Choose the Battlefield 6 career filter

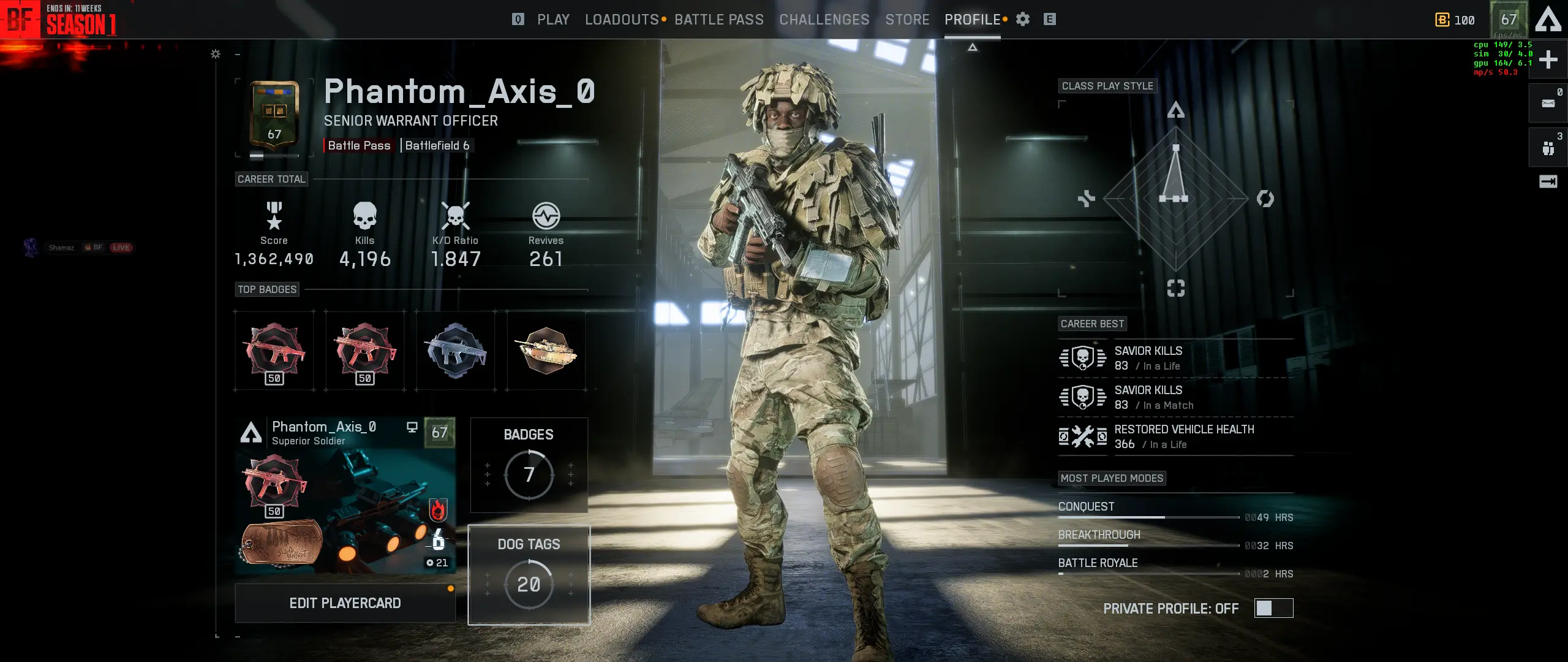[437, 145]
